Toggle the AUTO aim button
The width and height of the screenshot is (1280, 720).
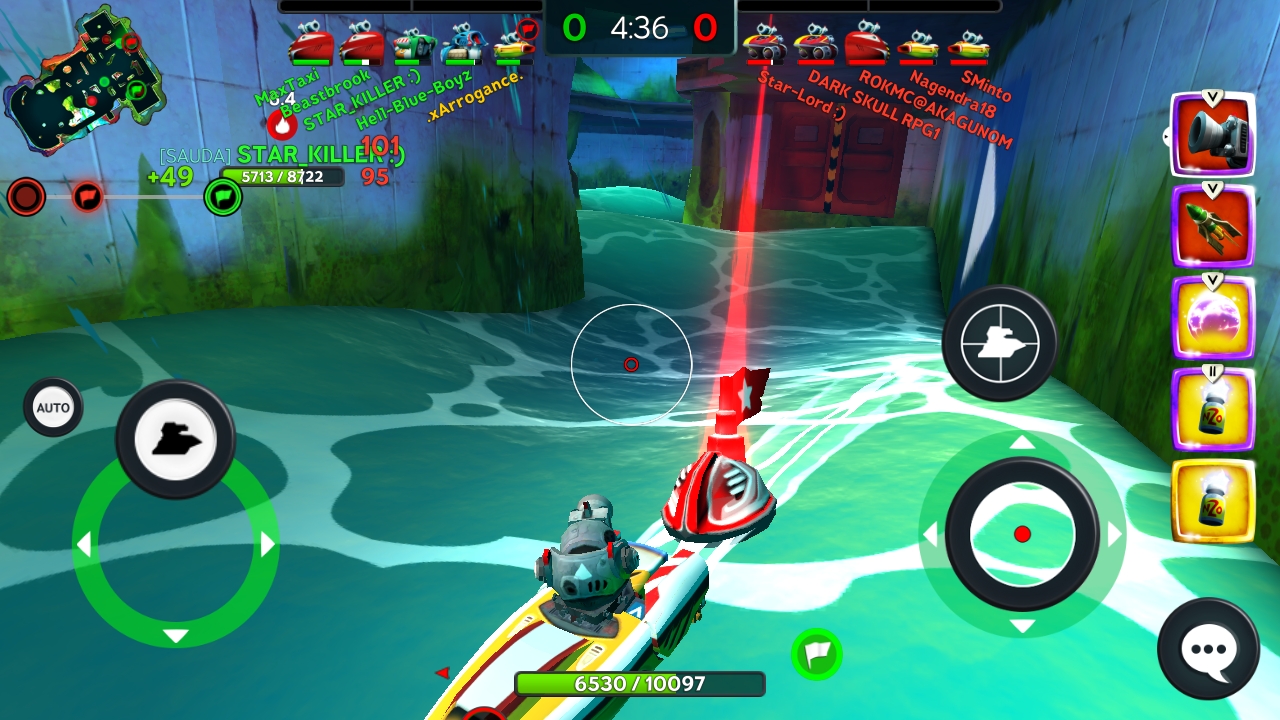[x=53, y=407]
